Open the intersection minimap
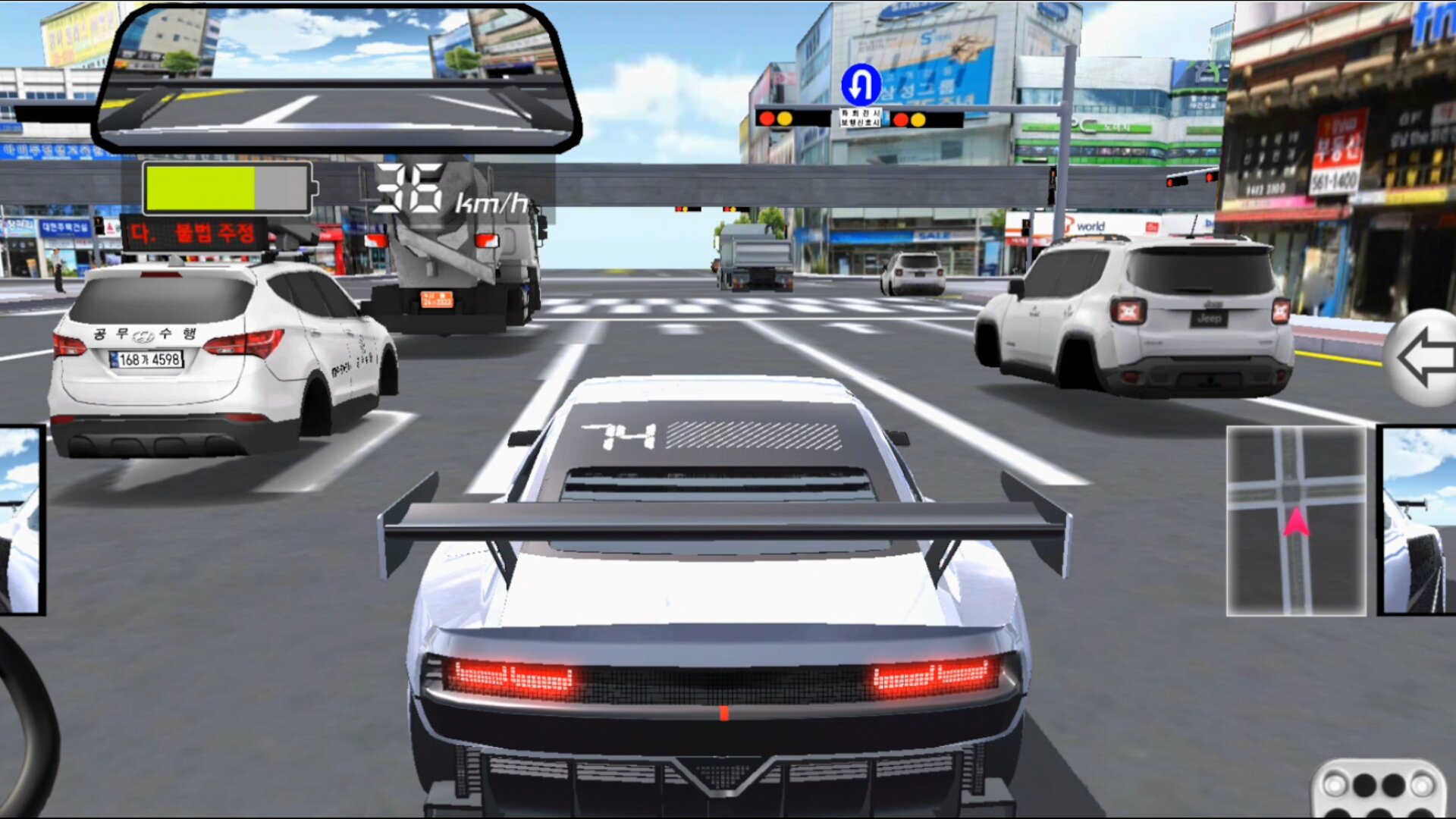1456x819 pixels. click(x=1296, y=520)
